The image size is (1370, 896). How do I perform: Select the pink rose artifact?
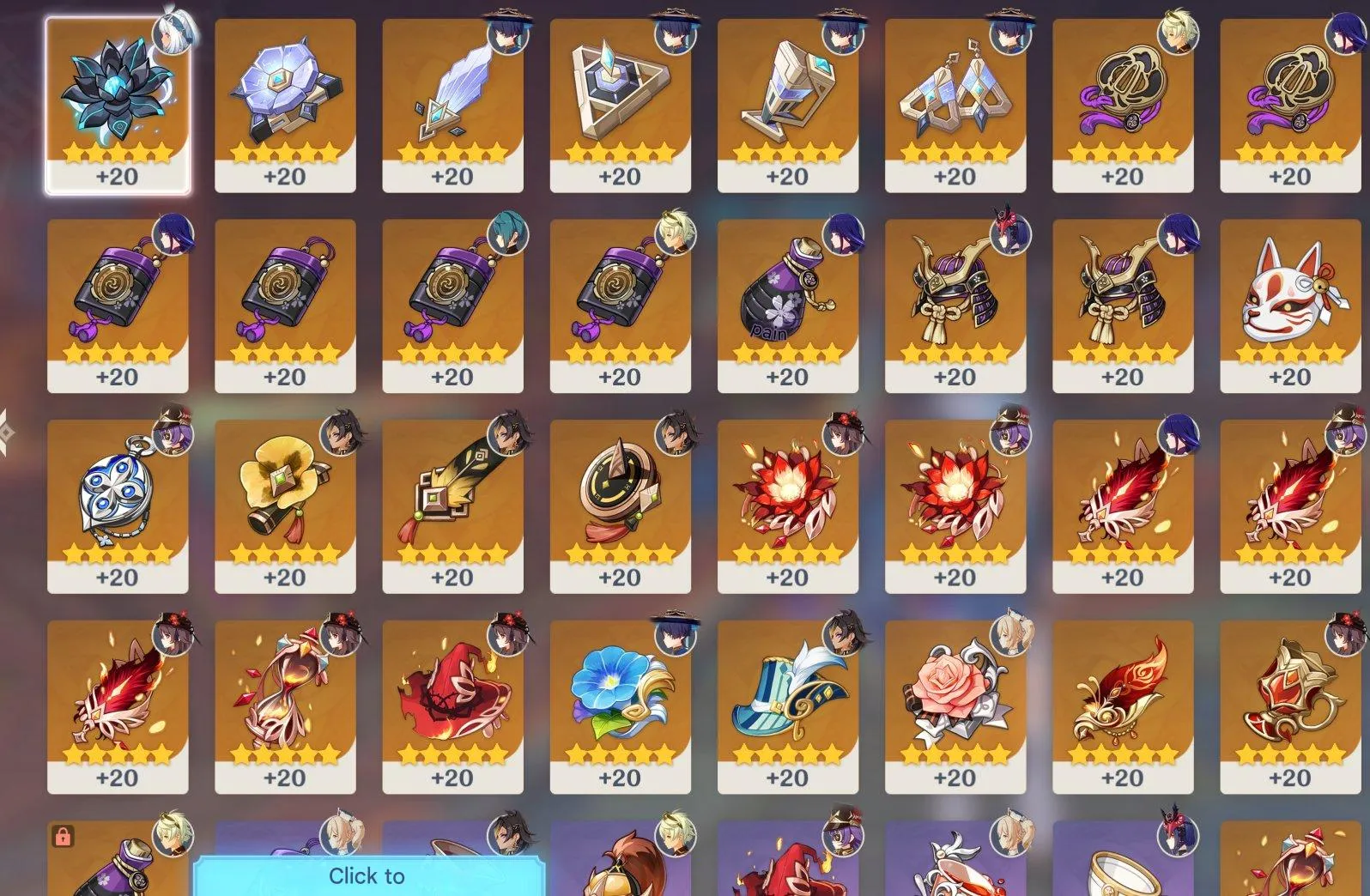(x=953, y=691)
